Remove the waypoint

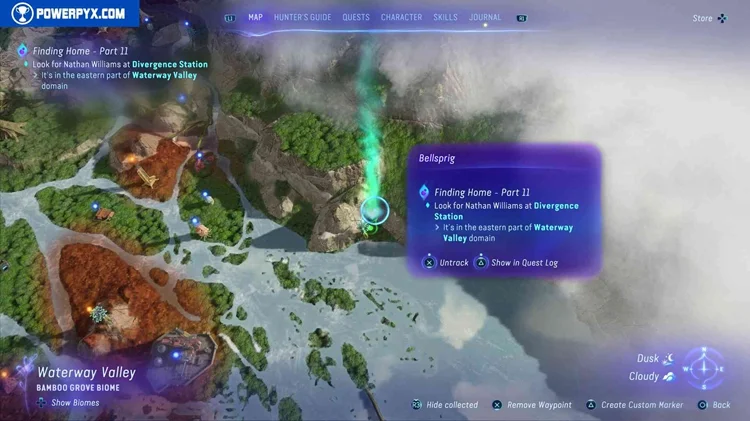(x=532, y=405)
